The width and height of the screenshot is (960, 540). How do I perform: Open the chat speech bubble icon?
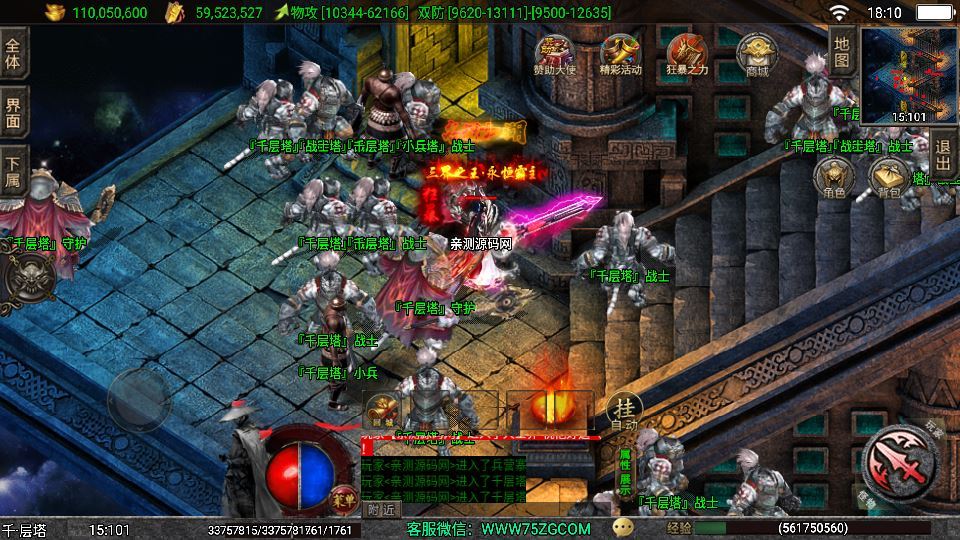tap(623, 527)
